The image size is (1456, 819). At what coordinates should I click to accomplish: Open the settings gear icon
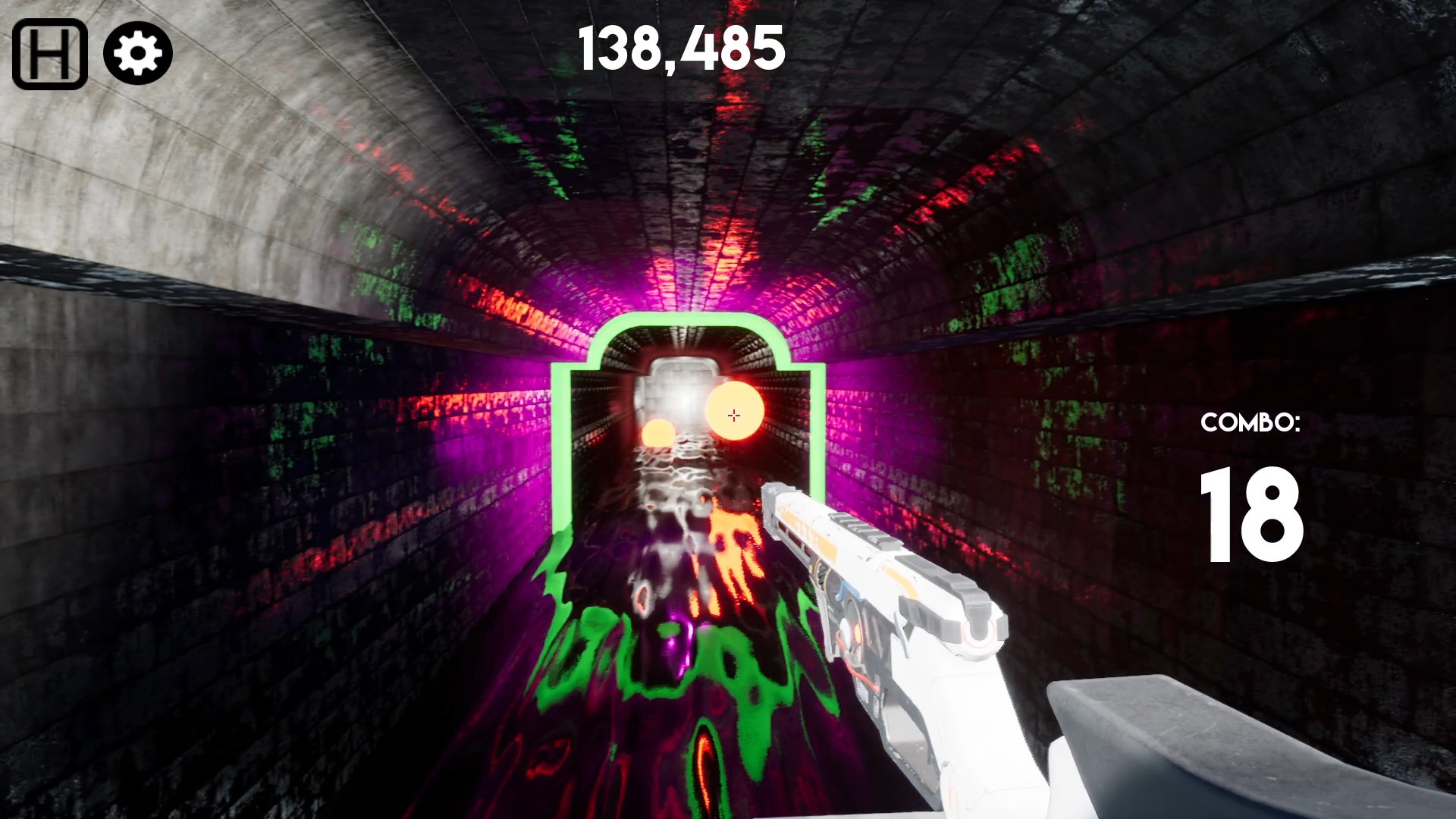(x=136, y=52)
